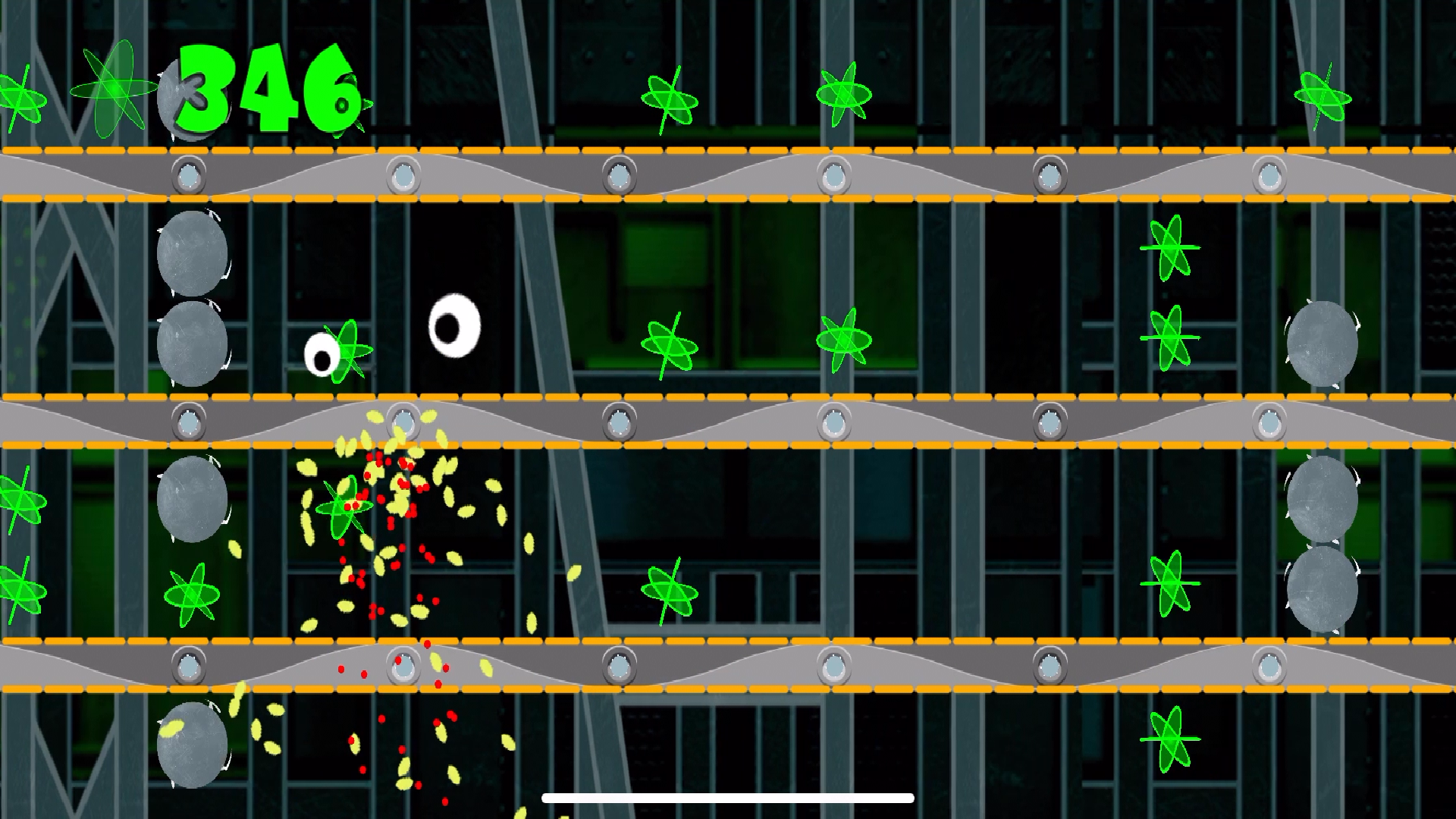Tap the white home indicator bar
This screenshot has height=819, width=1456.
(x=726, y=797)
